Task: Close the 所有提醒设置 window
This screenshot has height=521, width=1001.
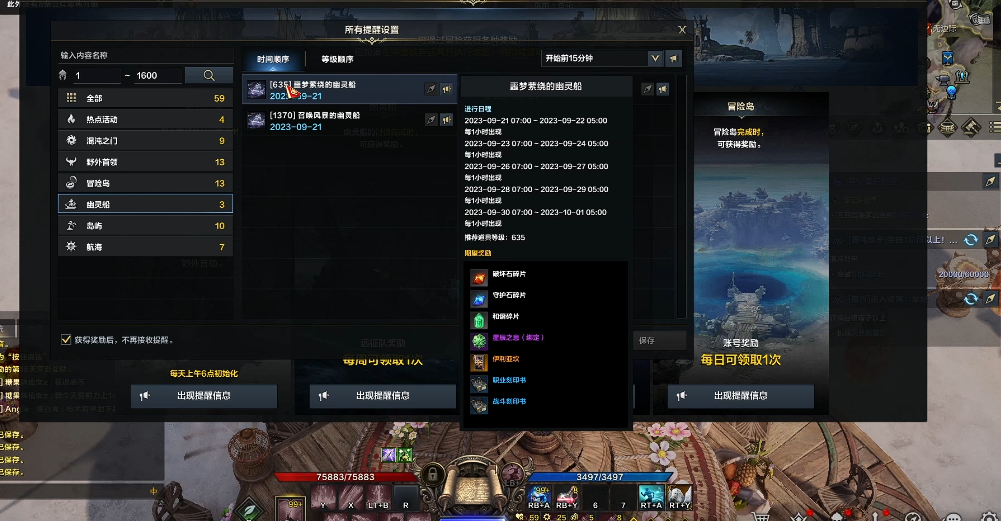Action: point(682,30)
